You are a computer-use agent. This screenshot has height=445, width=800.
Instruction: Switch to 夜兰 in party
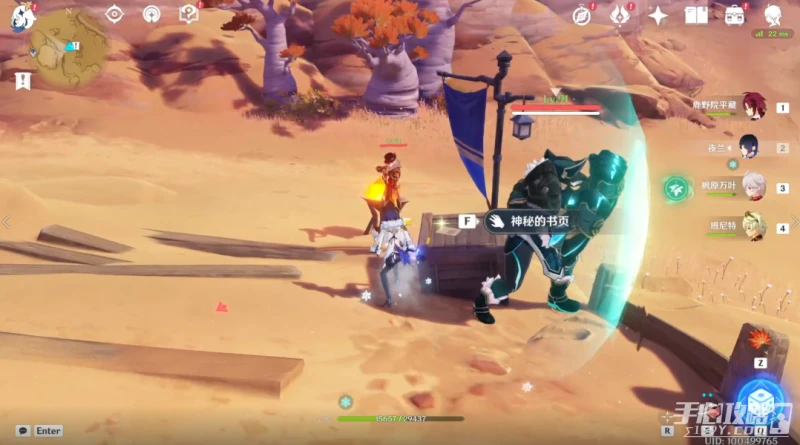(x=749, y=147)
